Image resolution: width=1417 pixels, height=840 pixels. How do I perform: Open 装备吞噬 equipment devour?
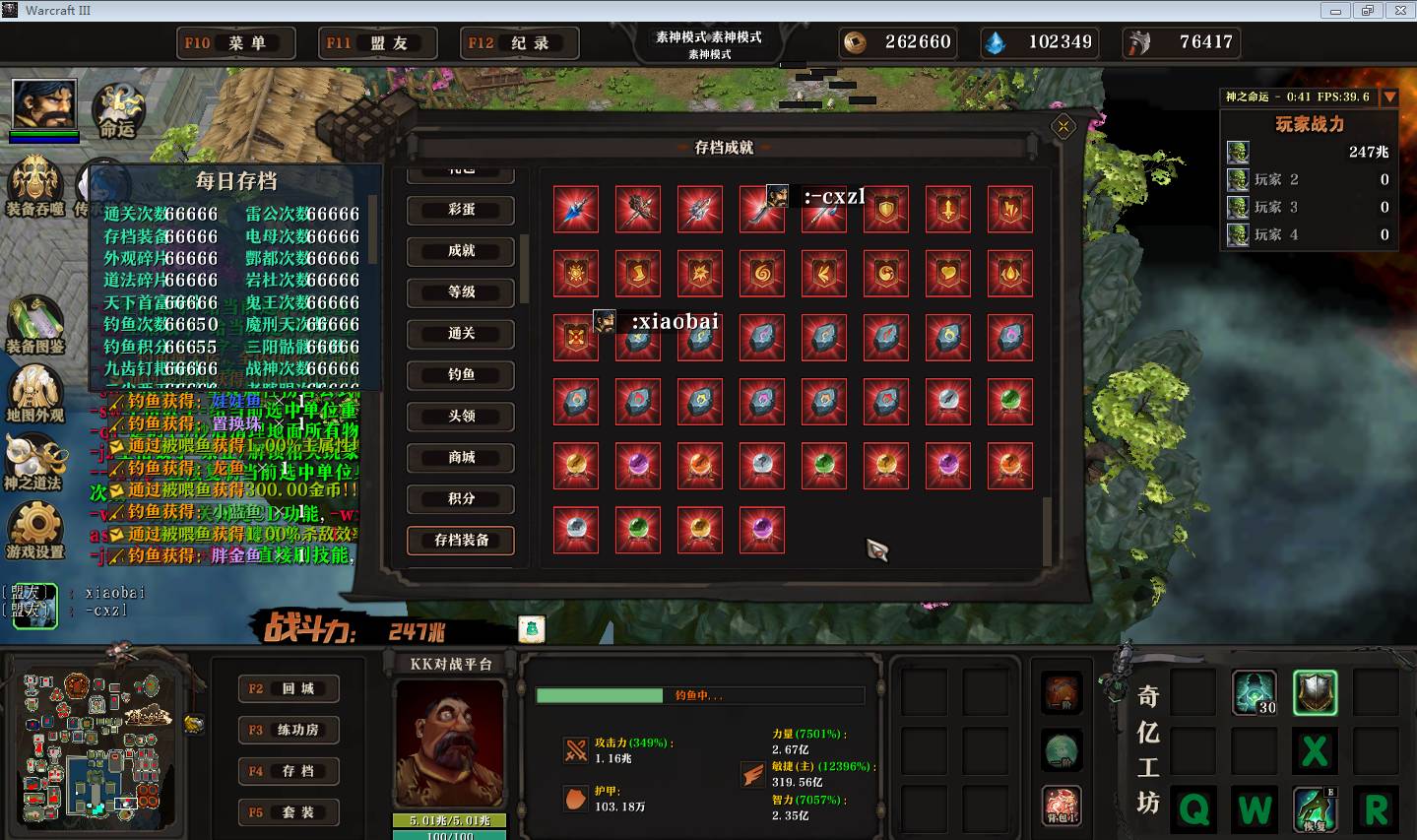[36, 185]
